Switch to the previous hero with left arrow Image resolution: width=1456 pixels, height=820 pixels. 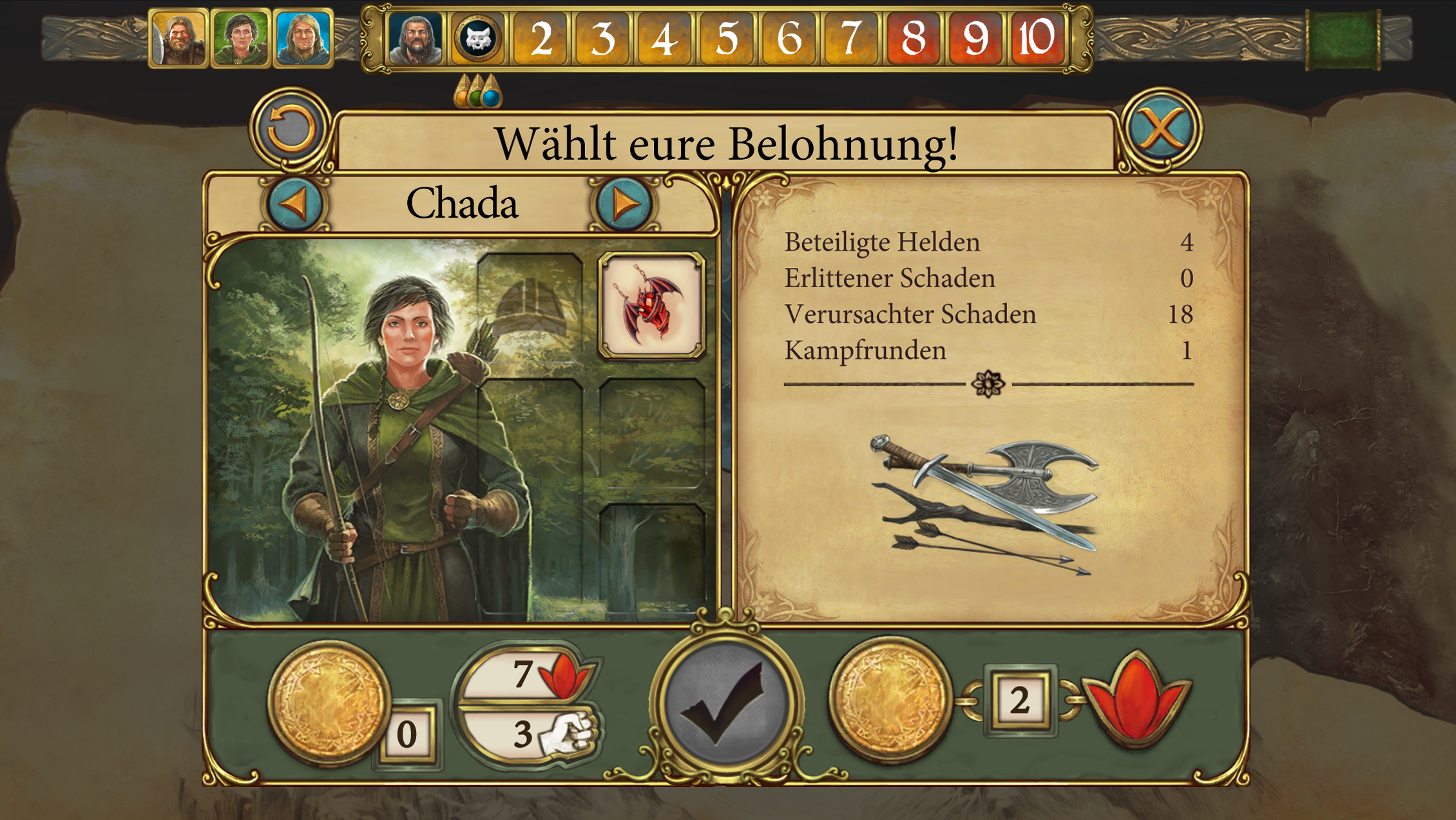[x=295, y=204]
